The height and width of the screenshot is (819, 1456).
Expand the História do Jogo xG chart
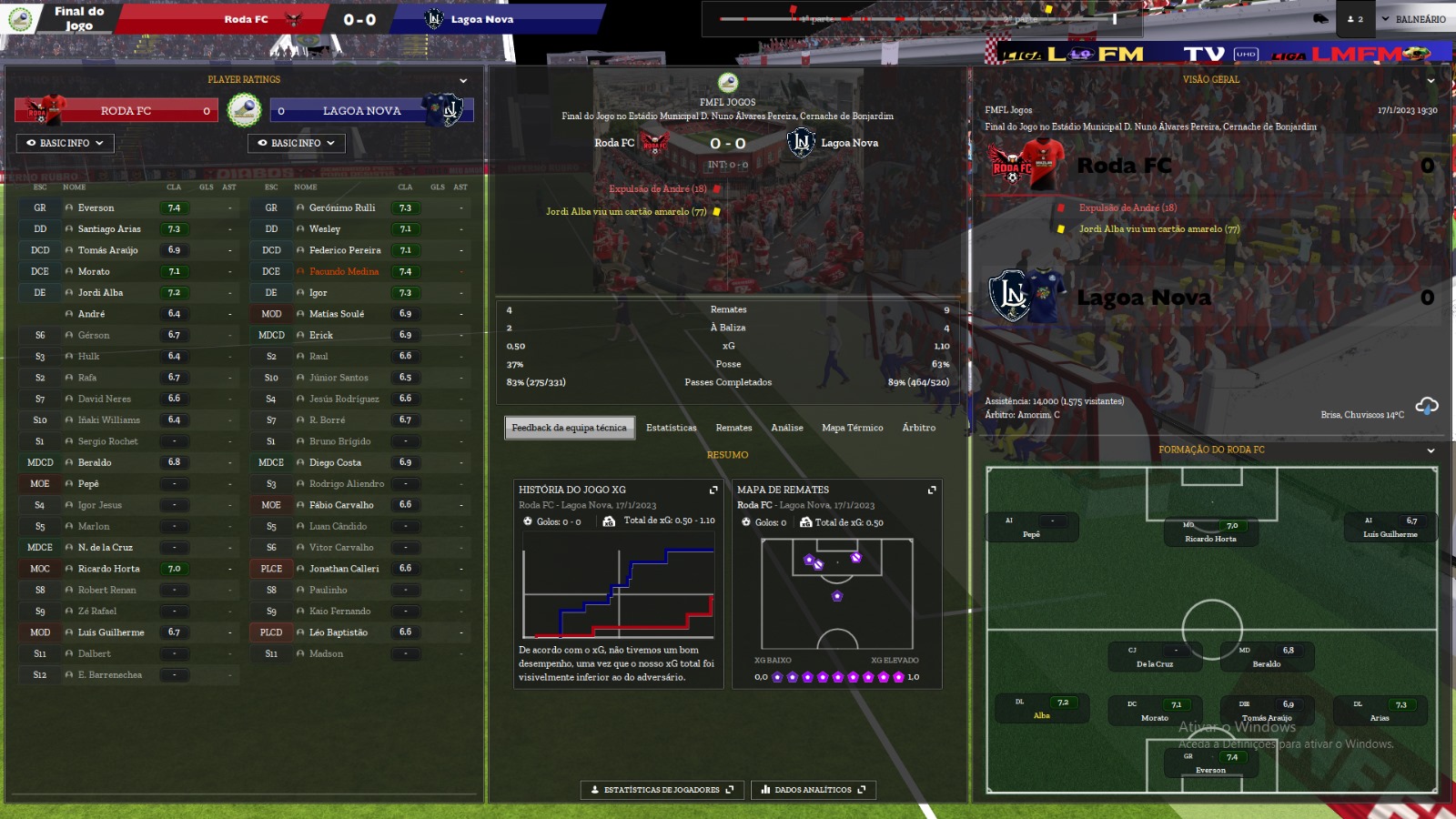(x=713, y=490)
